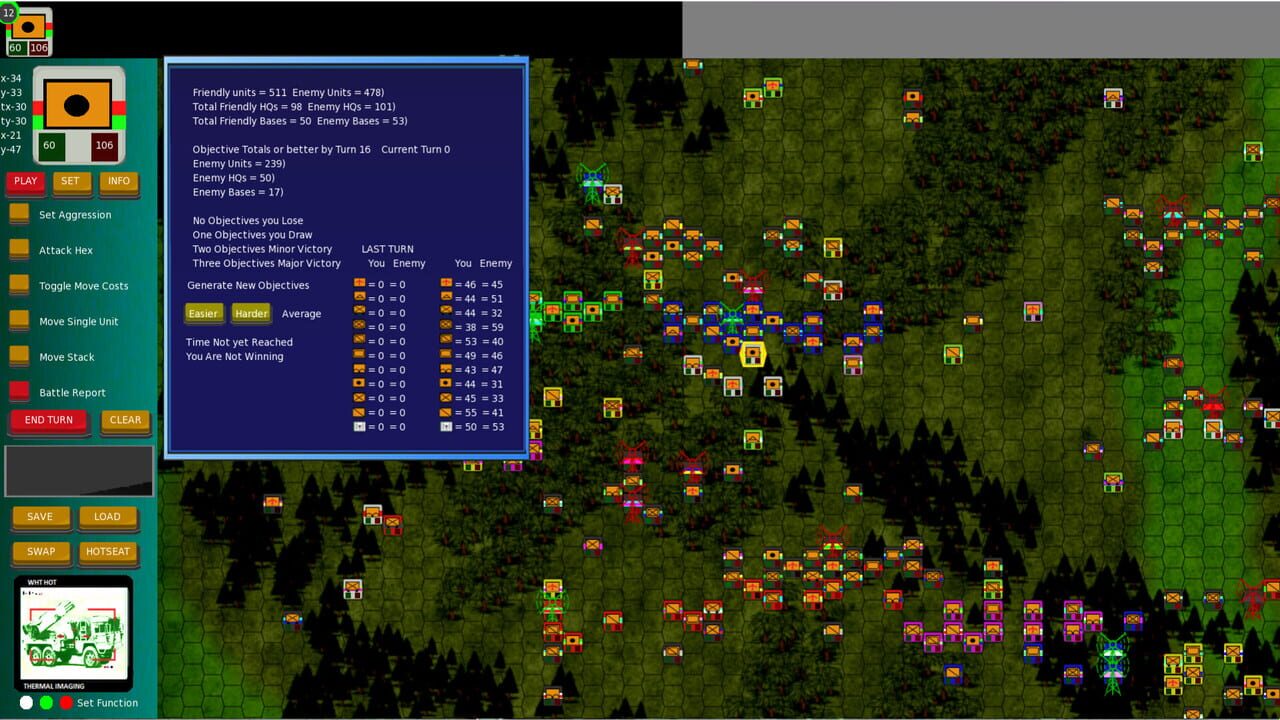
Task: Switch to the SET tab
Action: point(70,181)
